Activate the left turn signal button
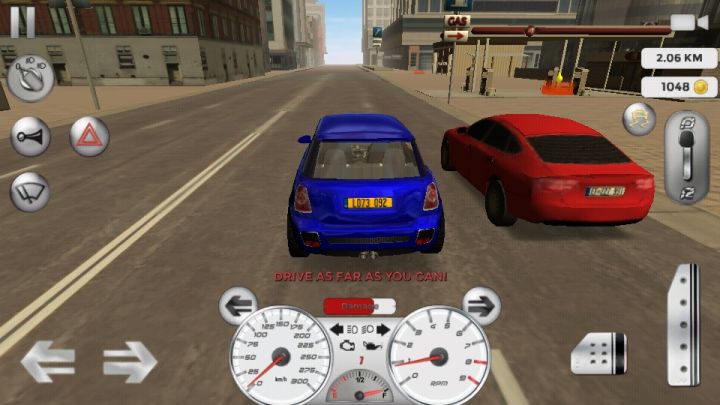The image size is (720, 405). [x=238, y=304]
